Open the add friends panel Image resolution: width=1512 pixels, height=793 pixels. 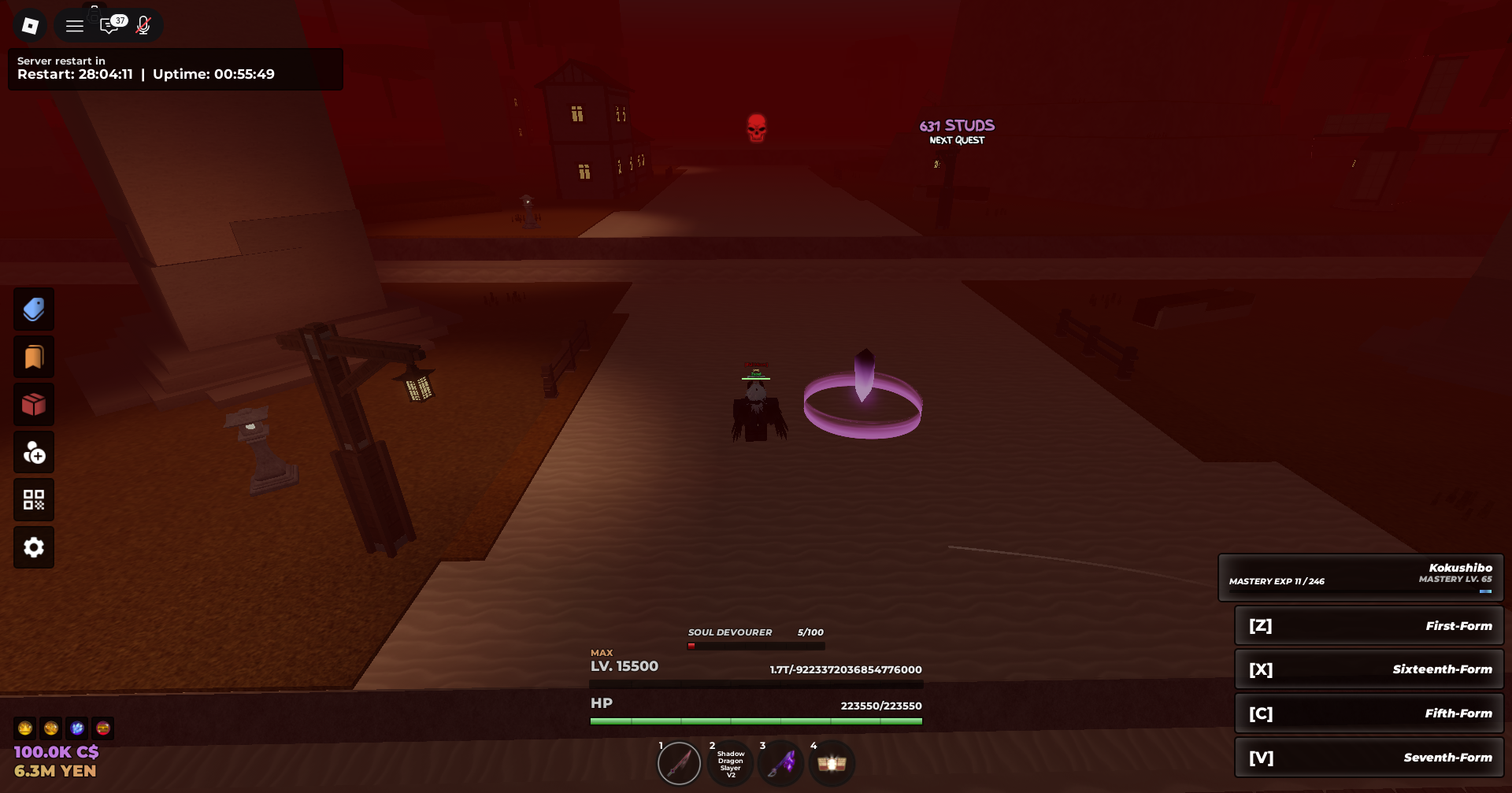click(34, 452)
